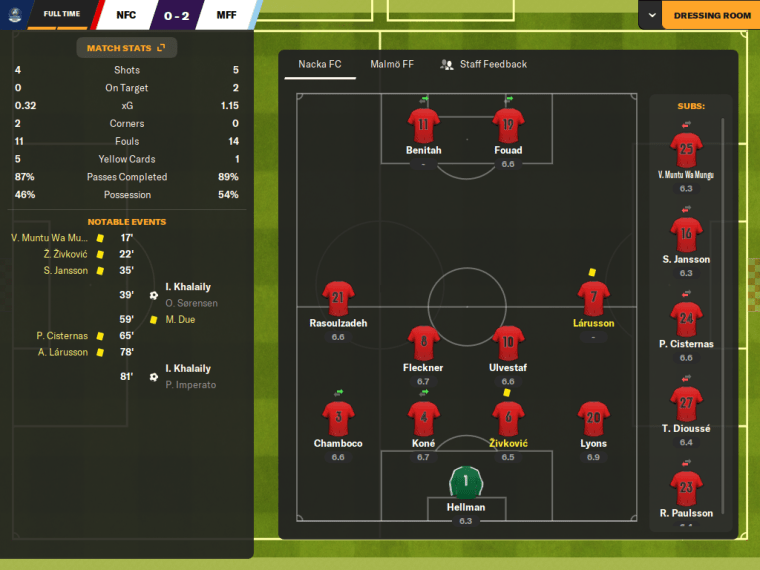
Task: Select substitute P. Cisternas
Action: (x=686, y=321)
